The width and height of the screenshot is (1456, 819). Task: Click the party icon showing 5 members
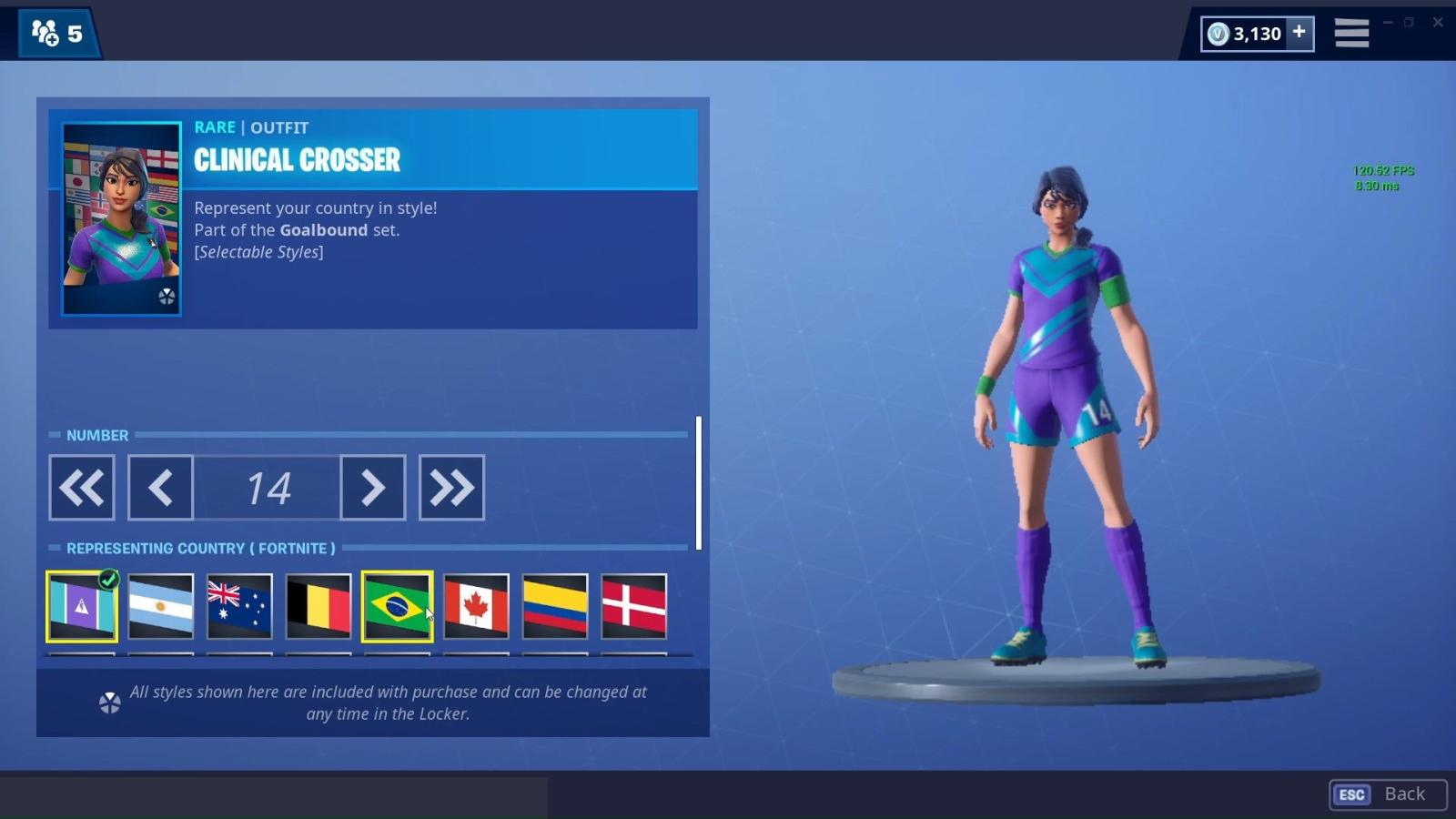pos(56,33)
